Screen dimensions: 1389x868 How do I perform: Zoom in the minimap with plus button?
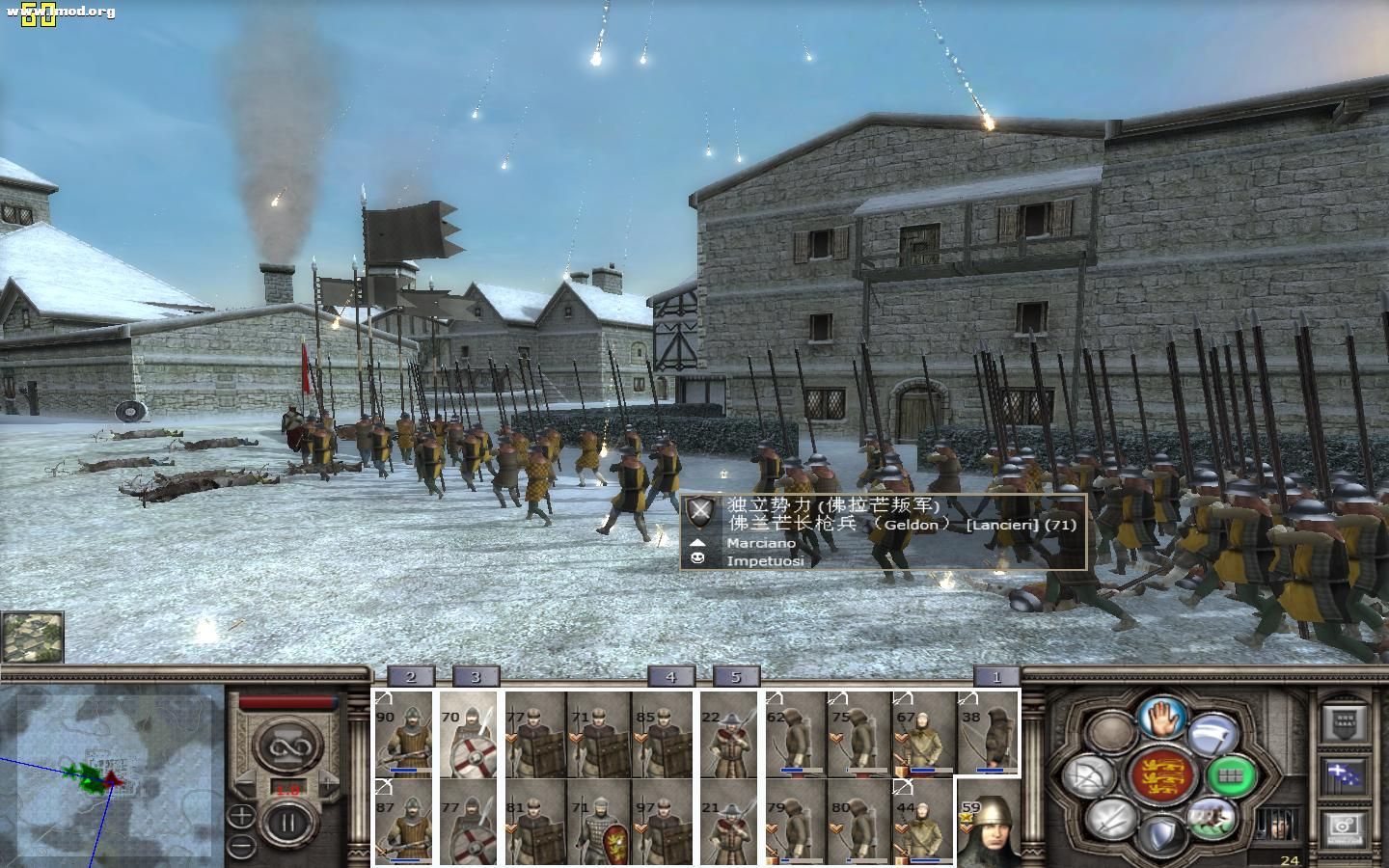coord(241,817)
